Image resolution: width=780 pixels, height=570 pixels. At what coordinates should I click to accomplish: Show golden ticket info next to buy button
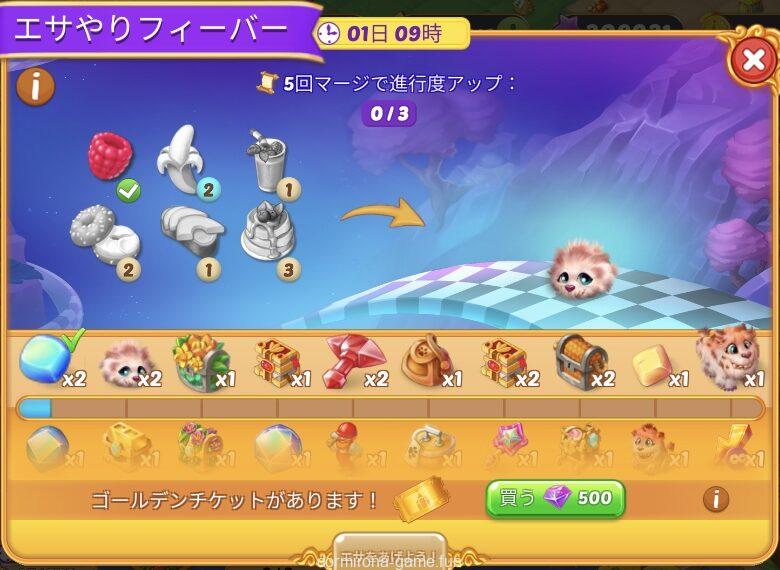coord(715,498)
